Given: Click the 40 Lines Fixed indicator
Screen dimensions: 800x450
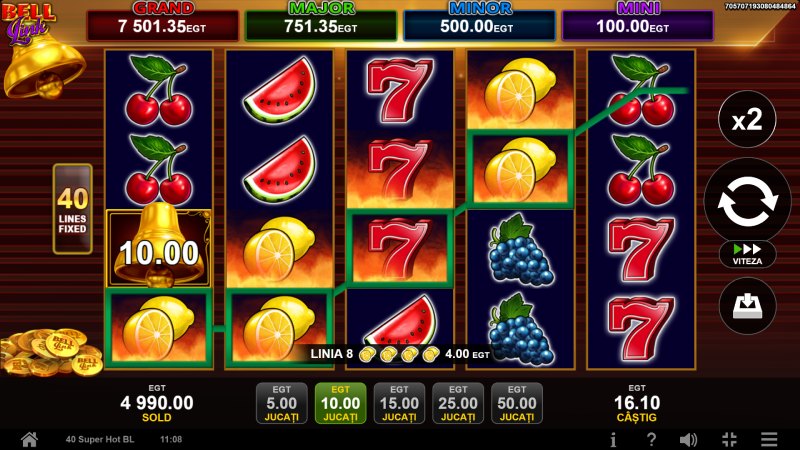Looking at the screenshot, I should 72,209.
